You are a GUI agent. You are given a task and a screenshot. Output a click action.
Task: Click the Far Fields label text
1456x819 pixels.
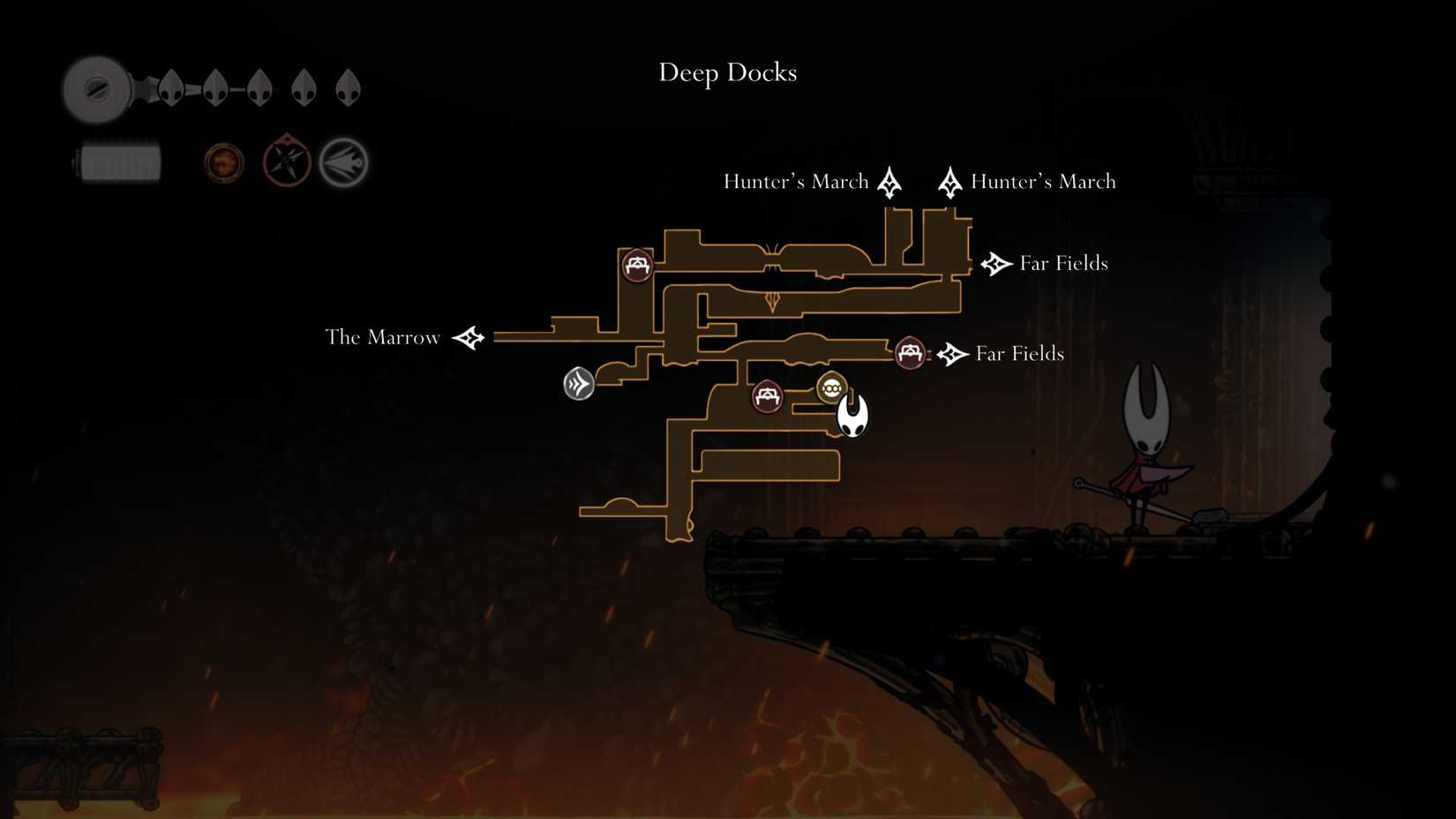coord(1062,263)
